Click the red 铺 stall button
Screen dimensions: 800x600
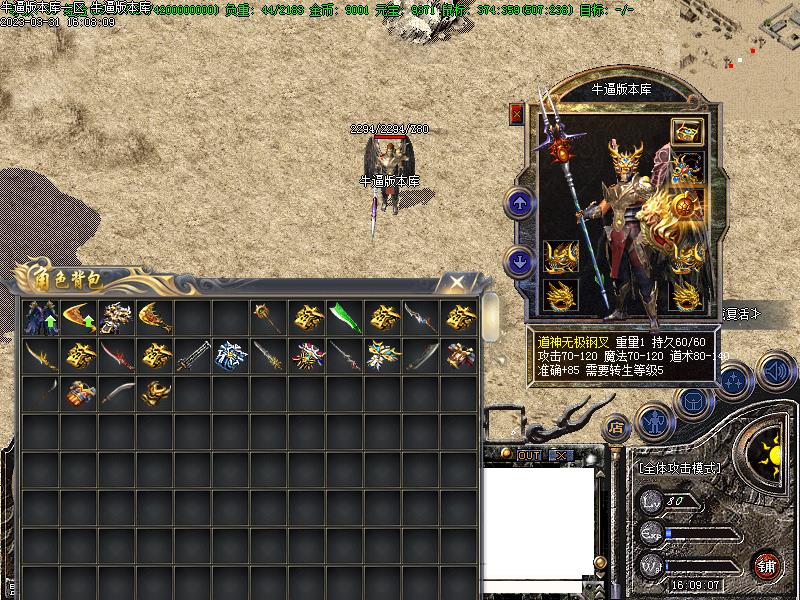[x=767, y=565]
